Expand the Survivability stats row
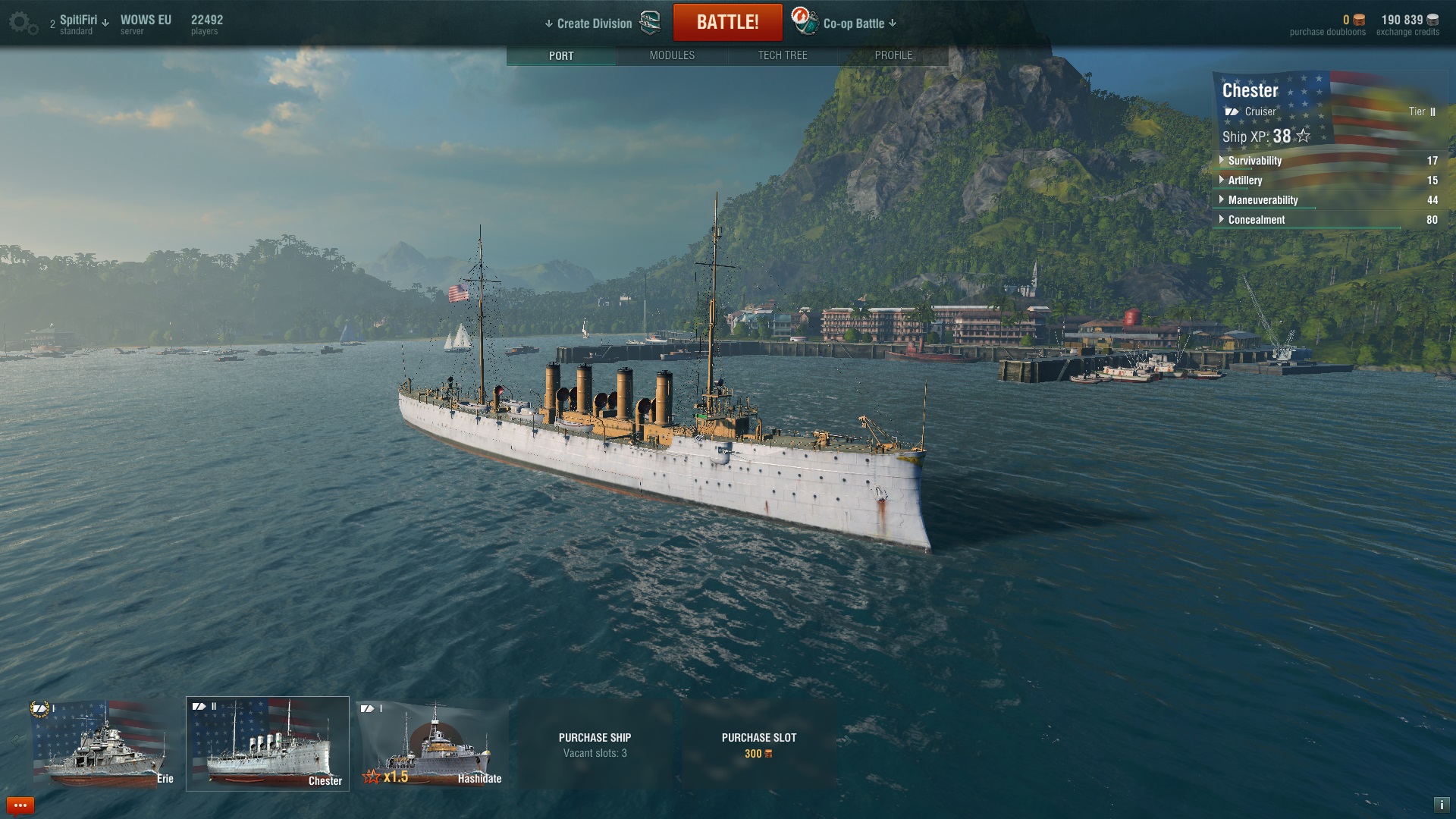The width and height of the screenshot is (1456, 819). coord(1254,161)
